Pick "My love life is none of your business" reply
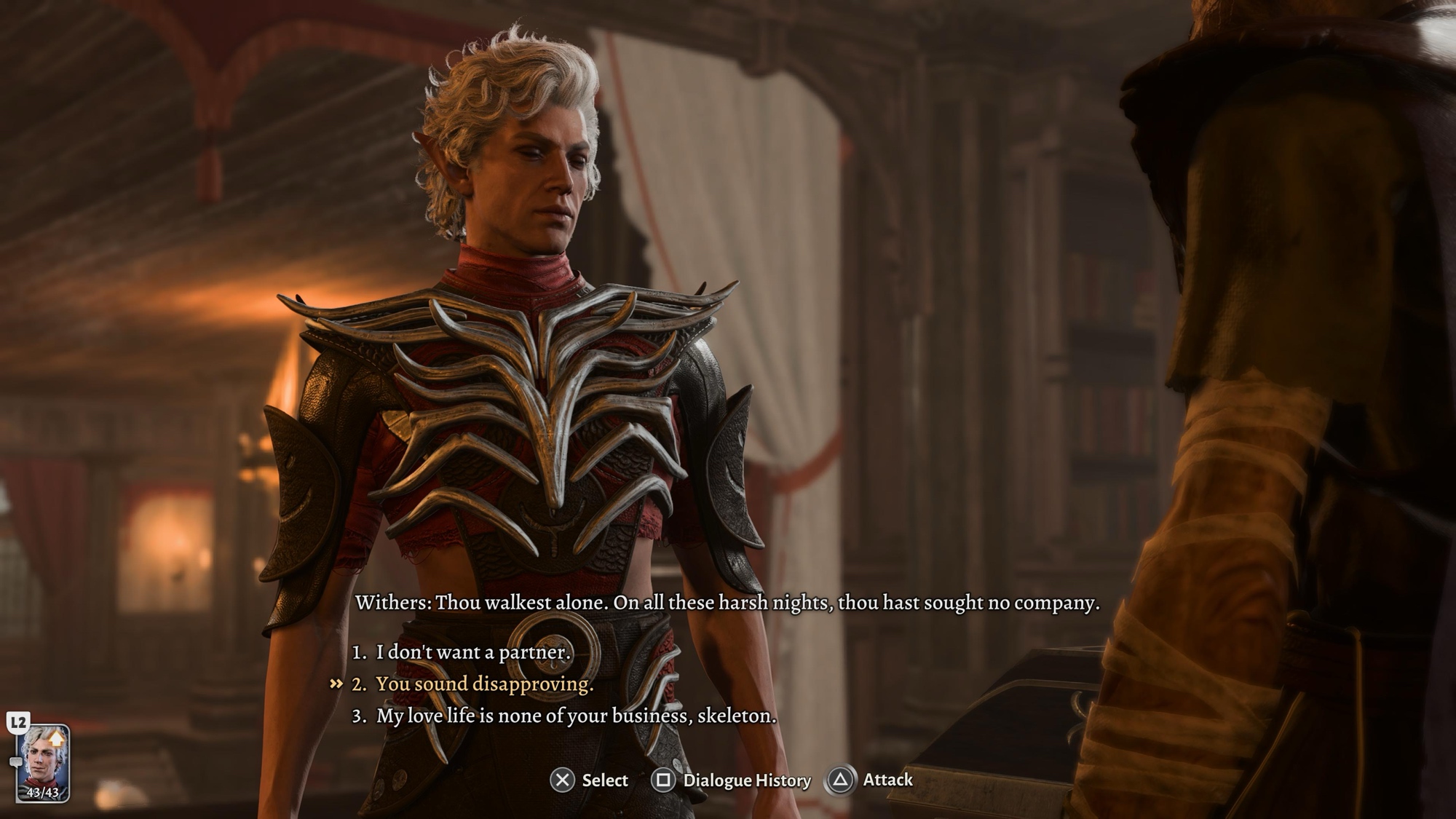 (x=575, y=716)
